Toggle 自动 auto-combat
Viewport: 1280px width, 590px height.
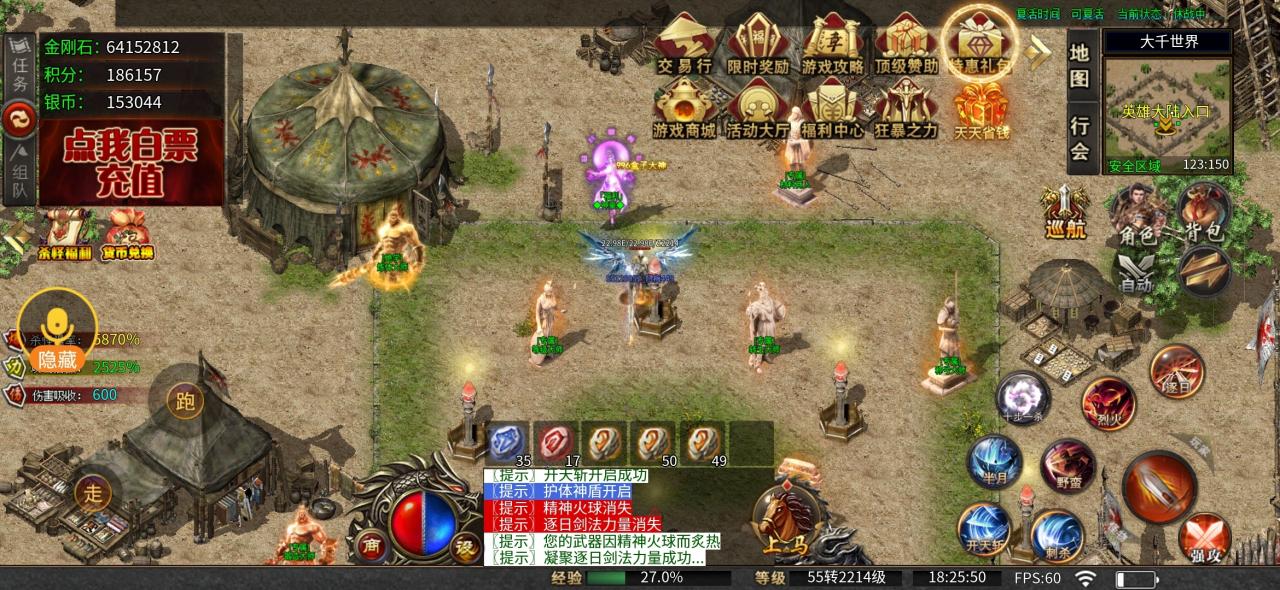coord(1137,270)
